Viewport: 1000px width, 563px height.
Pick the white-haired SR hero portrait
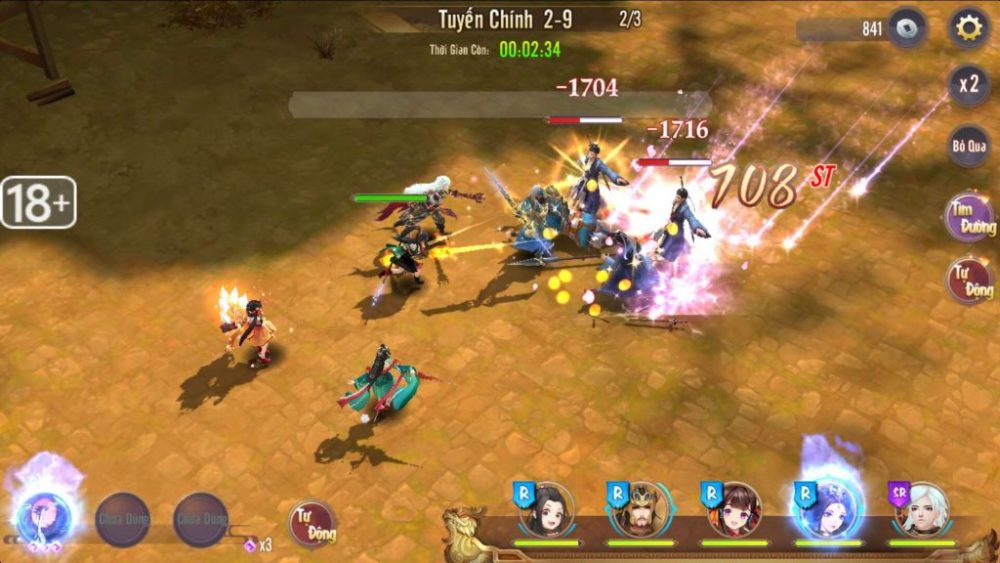[922, 509]
